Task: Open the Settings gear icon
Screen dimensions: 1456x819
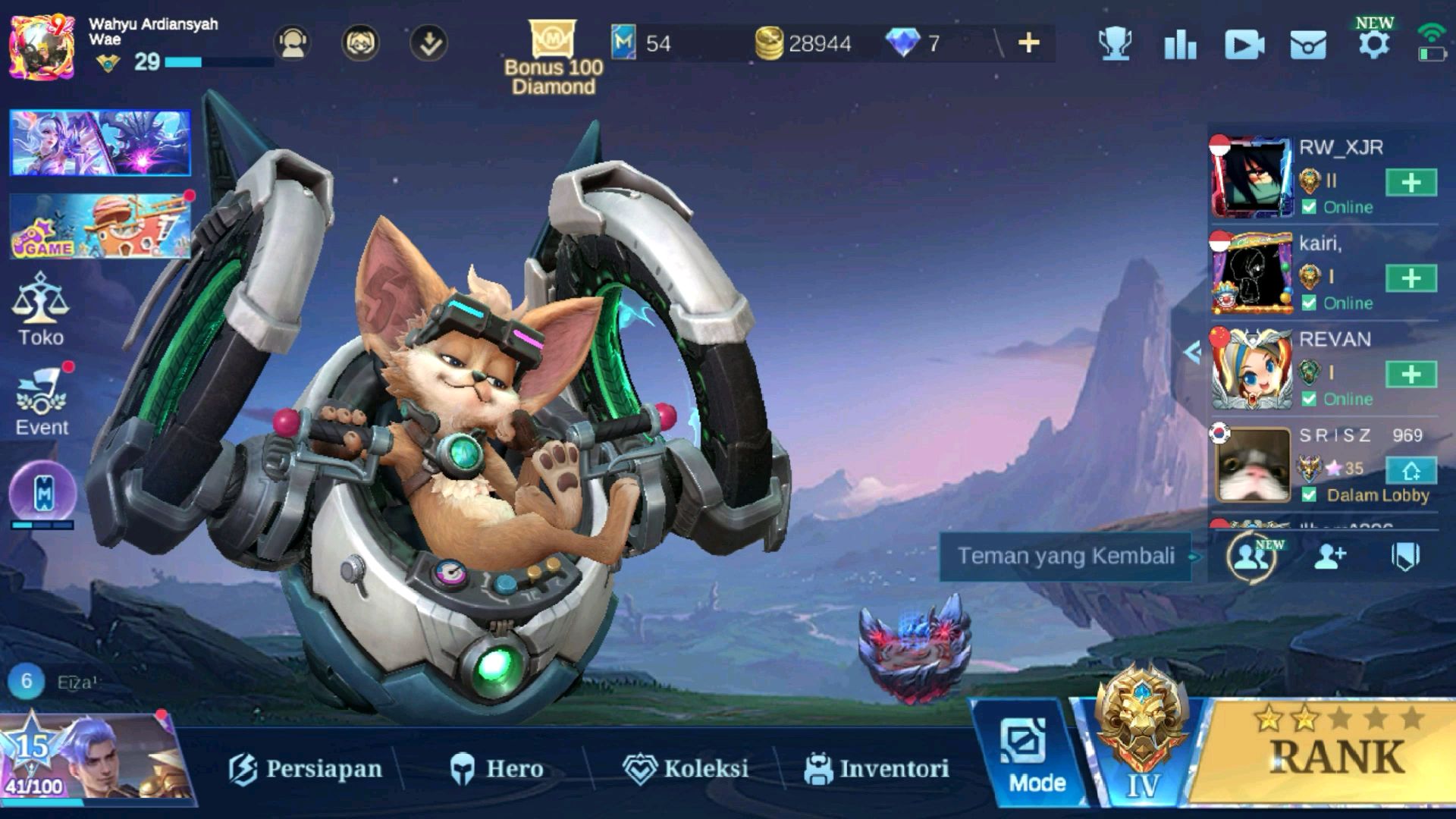Action: pos(1373,44)
